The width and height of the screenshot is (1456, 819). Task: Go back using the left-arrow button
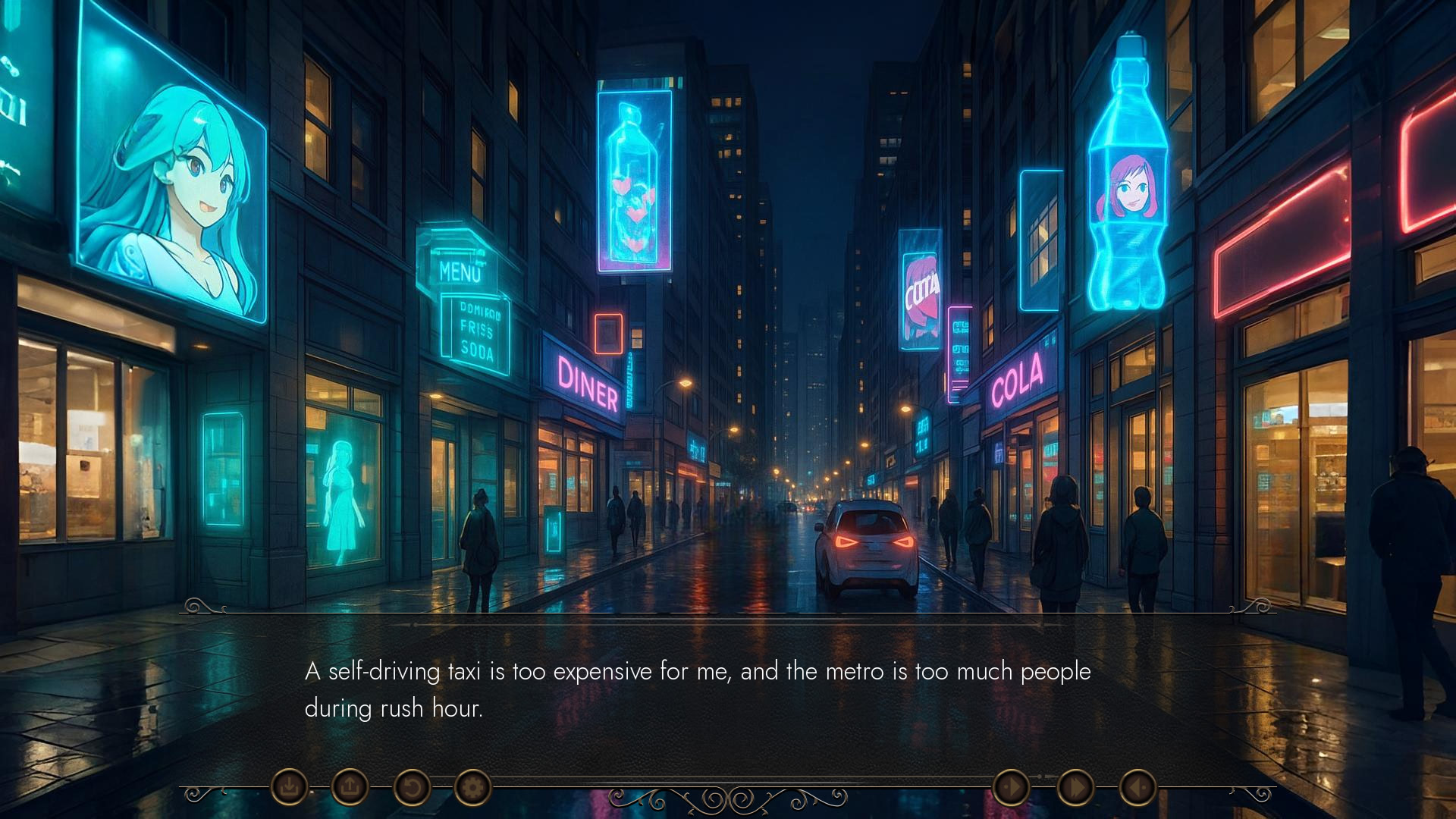pos(1137,787)
